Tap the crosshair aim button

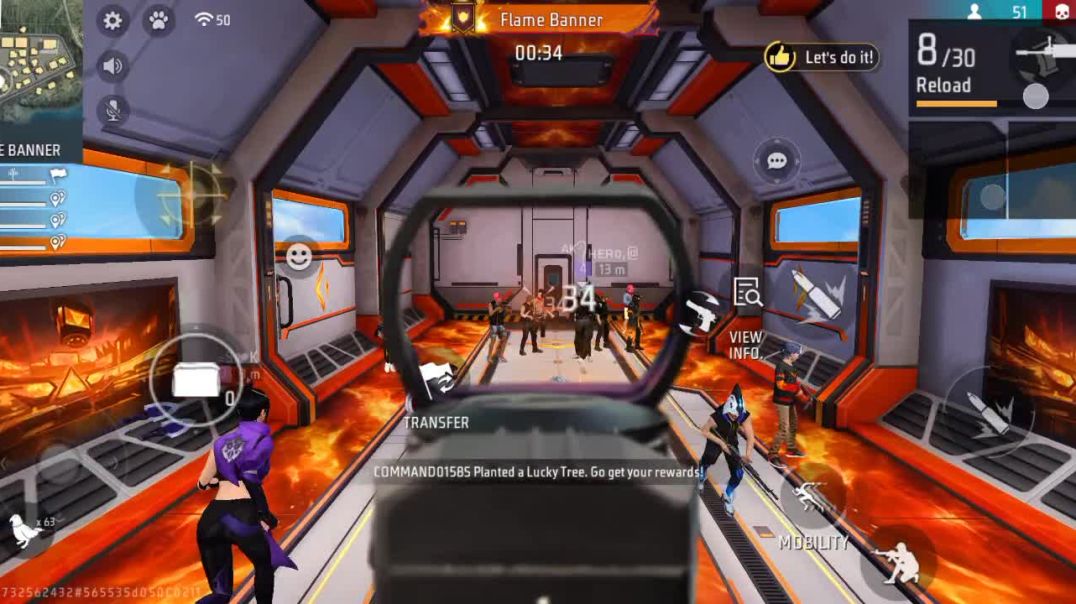[194, 193]
